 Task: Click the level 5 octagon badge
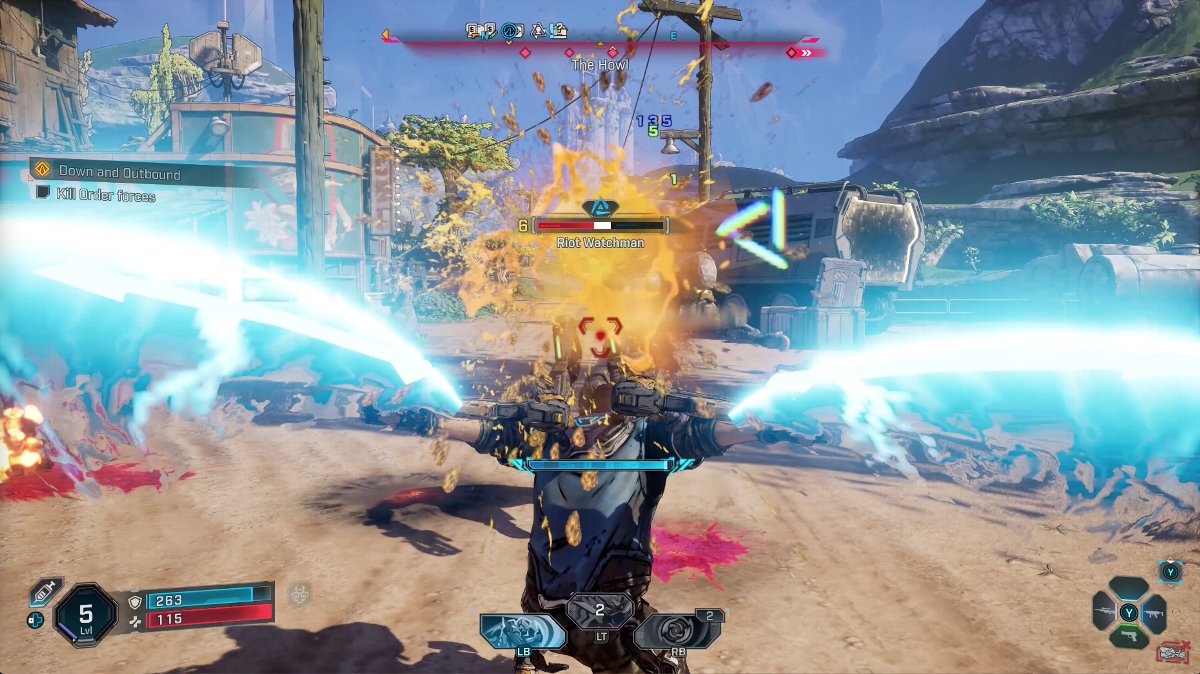88,611
